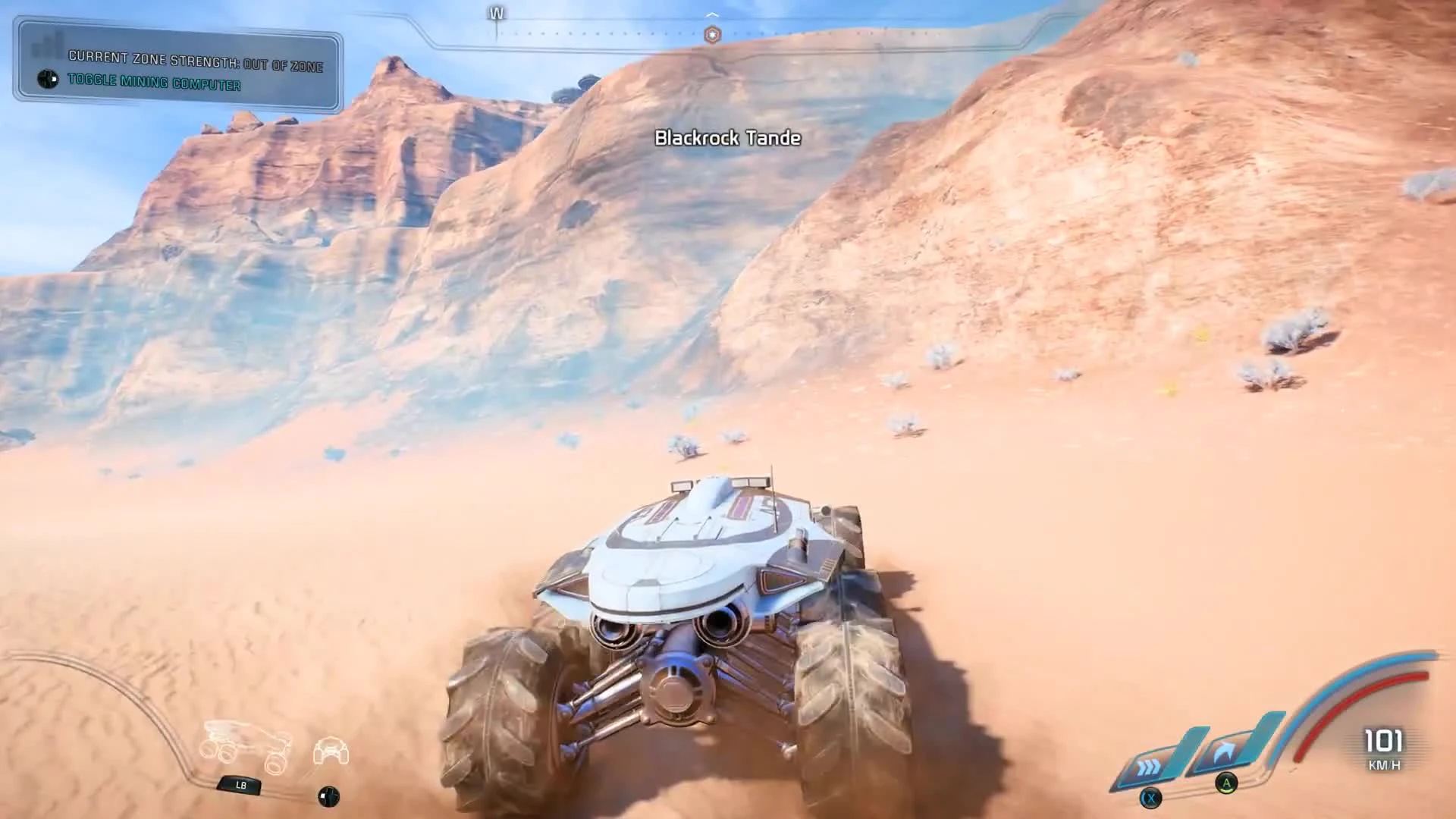
Task: Click the boost chevrons icon above the X button
Action: tap(1147, 766)
